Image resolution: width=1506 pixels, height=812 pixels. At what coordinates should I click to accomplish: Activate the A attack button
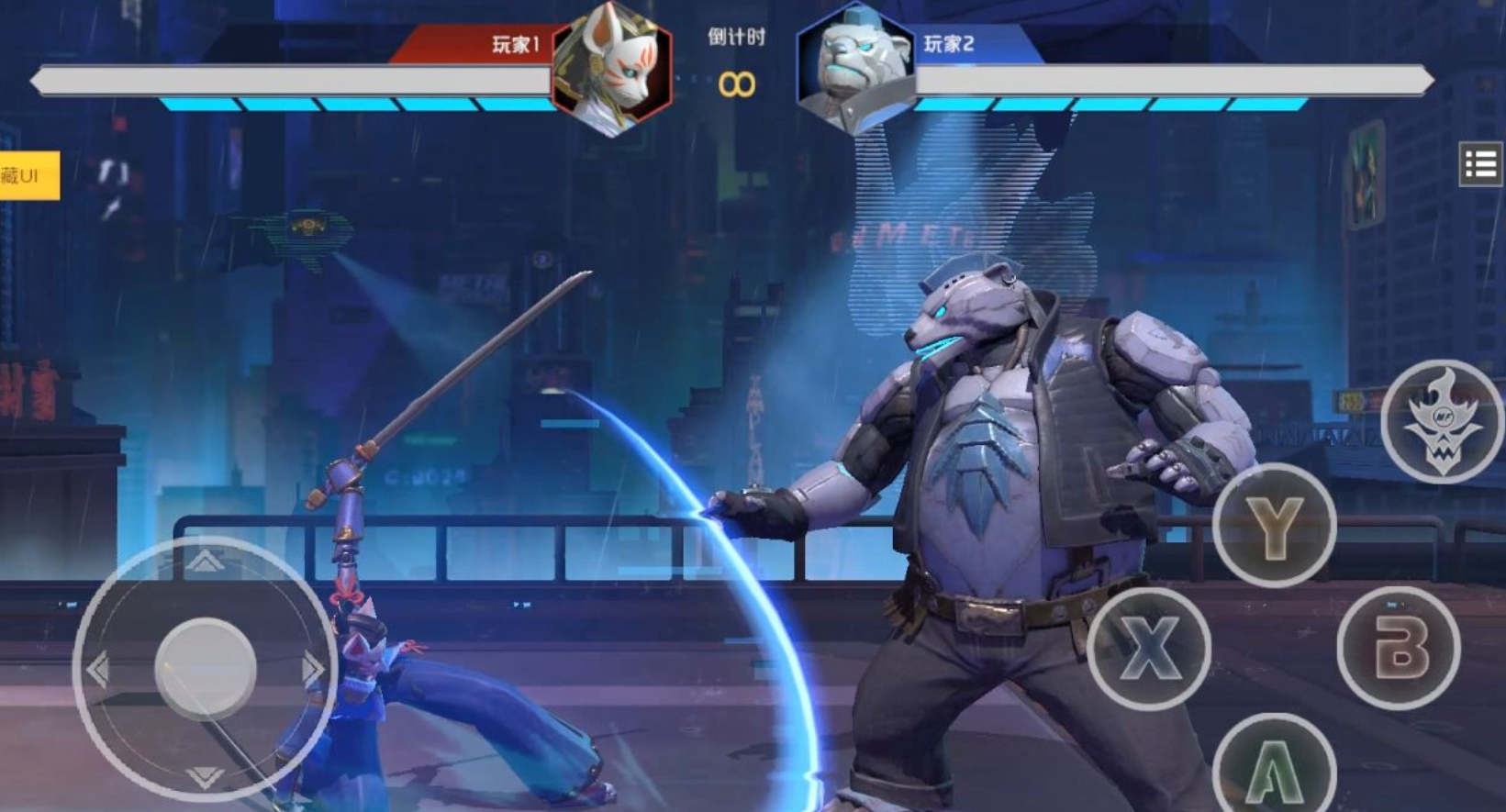[x=1274, y=766]
